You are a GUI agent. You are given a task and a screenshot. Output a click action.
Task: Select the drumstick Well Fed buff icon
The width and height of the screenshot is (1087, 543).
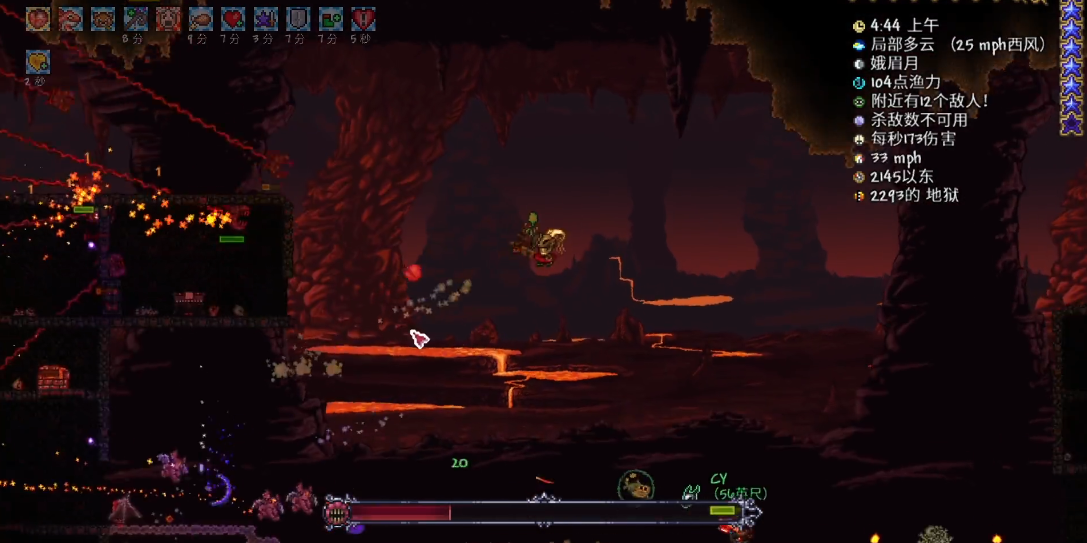click(200, 18)
